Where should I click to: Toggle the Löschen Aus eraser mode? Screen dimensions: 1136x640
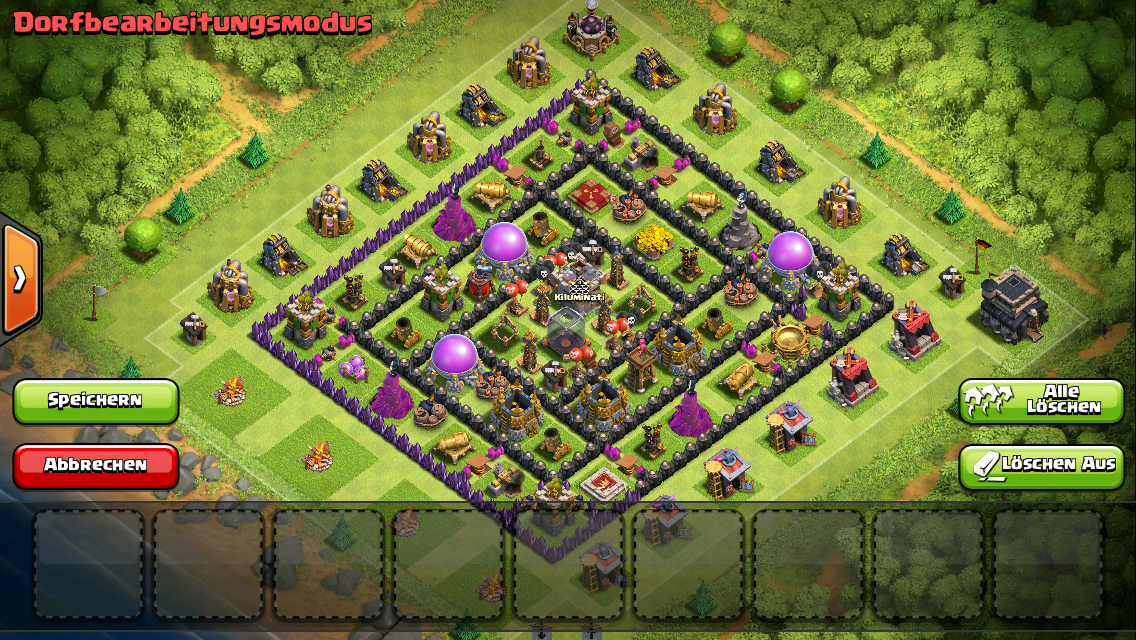(1041, 466)
